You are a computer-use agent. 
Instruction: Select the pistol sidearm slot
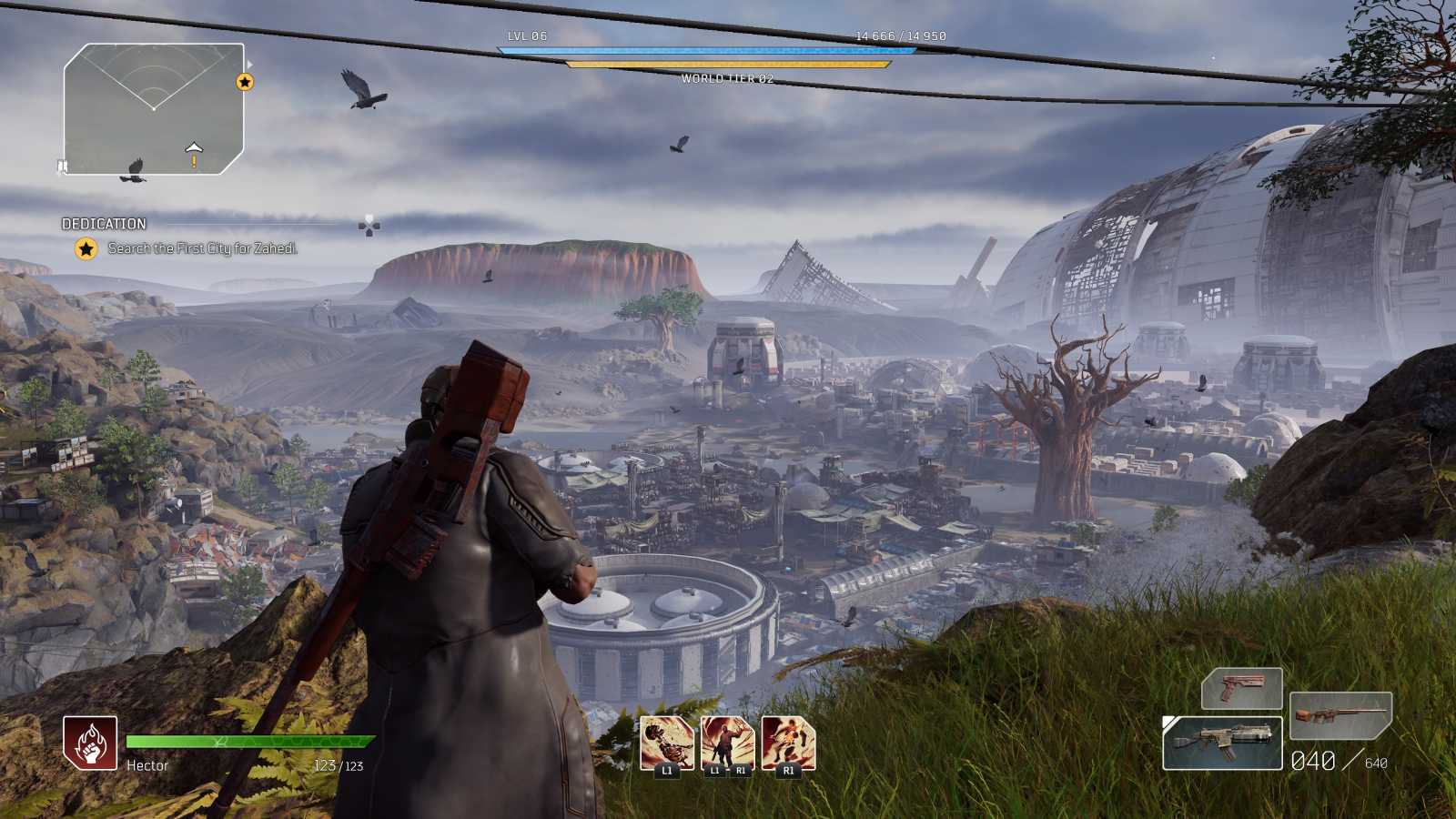click(x=1241, y=687)
